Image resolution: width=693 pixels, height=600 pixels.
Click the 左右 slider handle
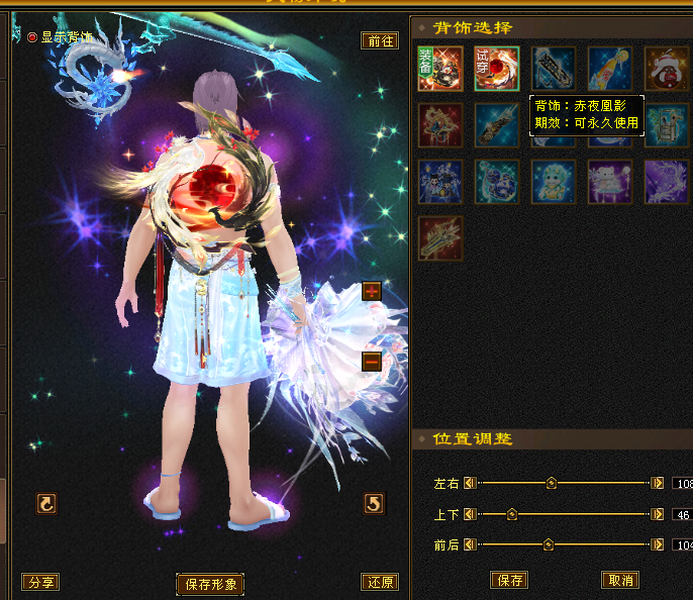tap(551, 483)
